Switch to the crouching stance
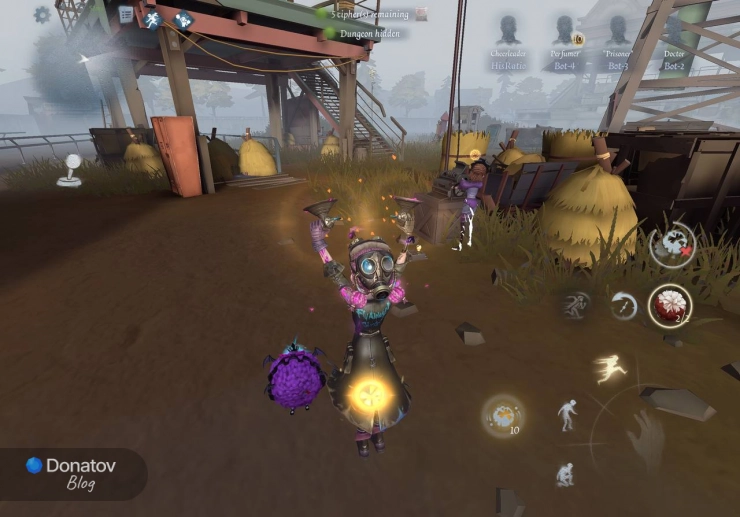The width and height of the screenshot is (740, 517). point(565,473)
